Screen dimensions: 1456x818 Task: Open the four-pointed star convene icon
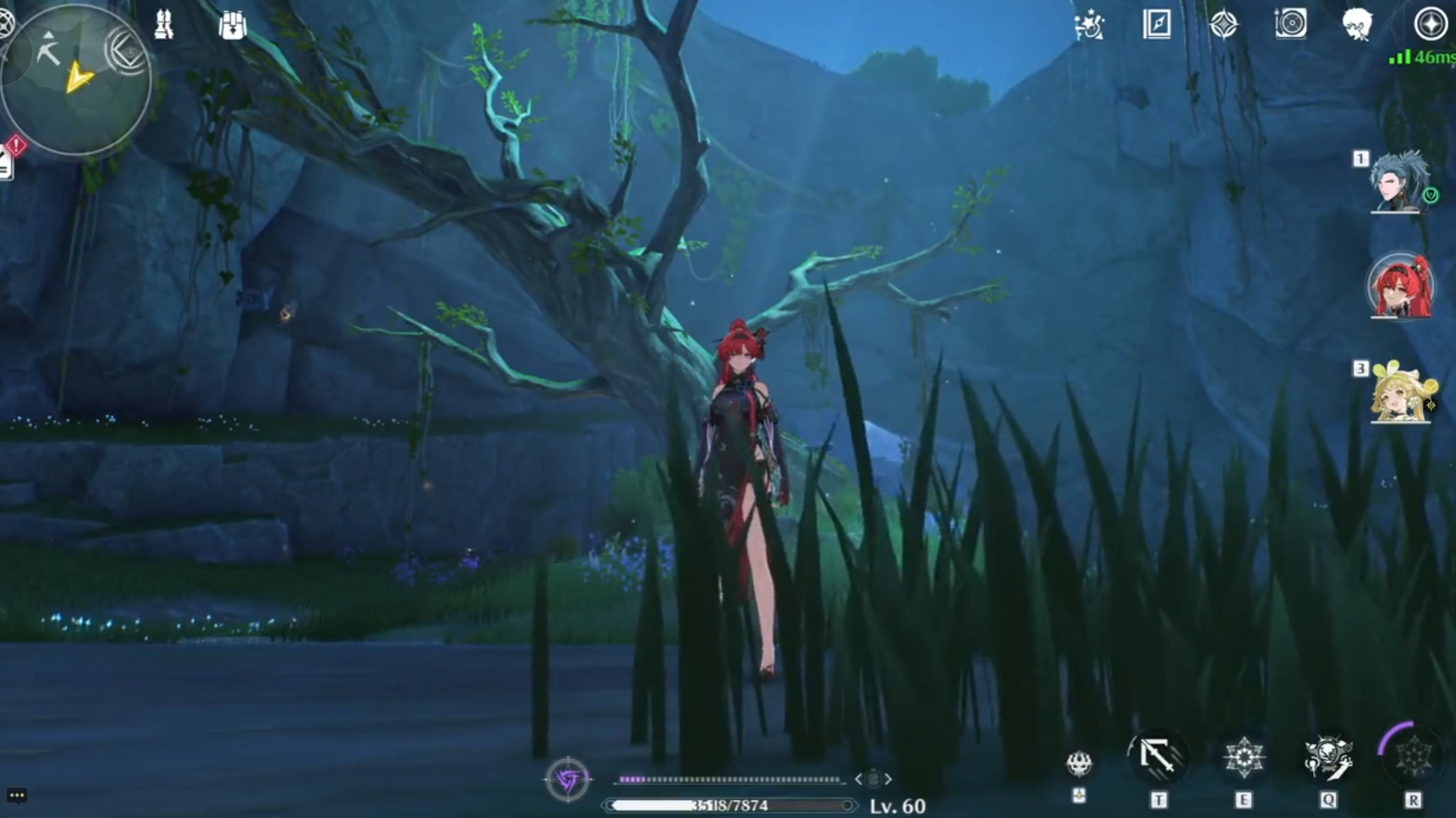(1223, 25)
